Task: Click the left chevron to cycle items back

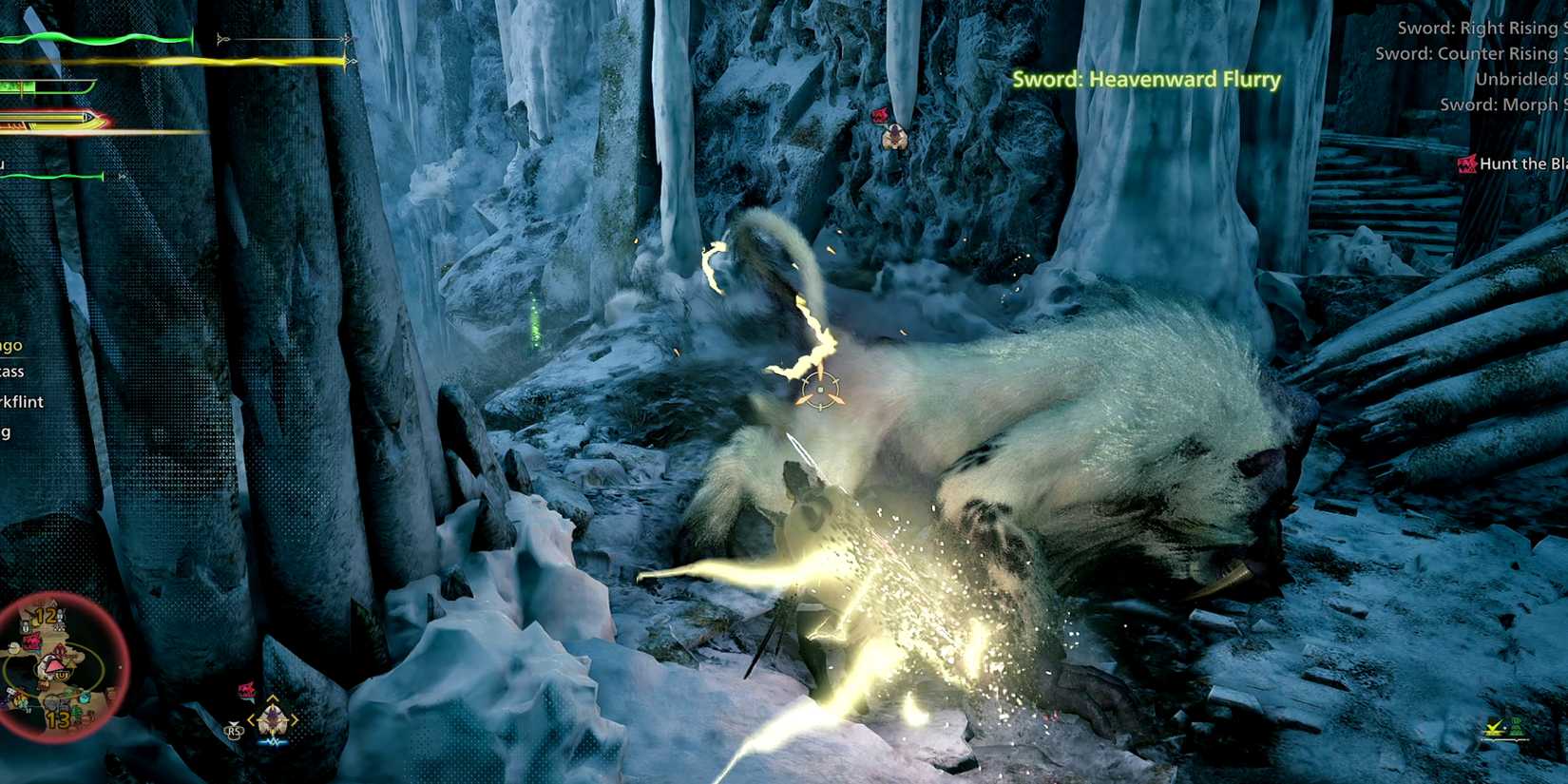Action: click(x=252, y=718)
